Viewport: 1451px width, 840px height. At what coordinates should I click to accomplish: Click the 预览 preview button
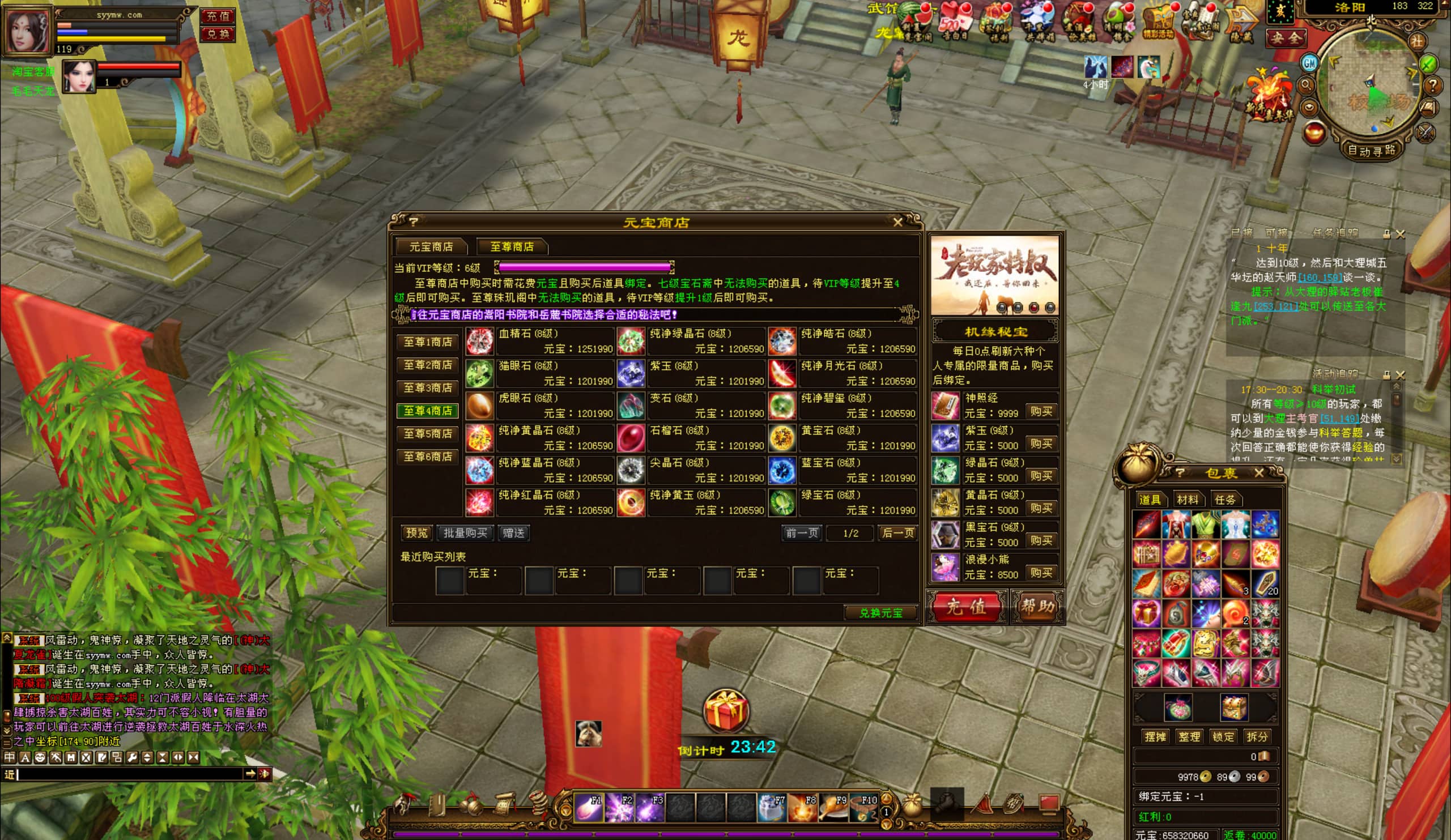point(416,533)
